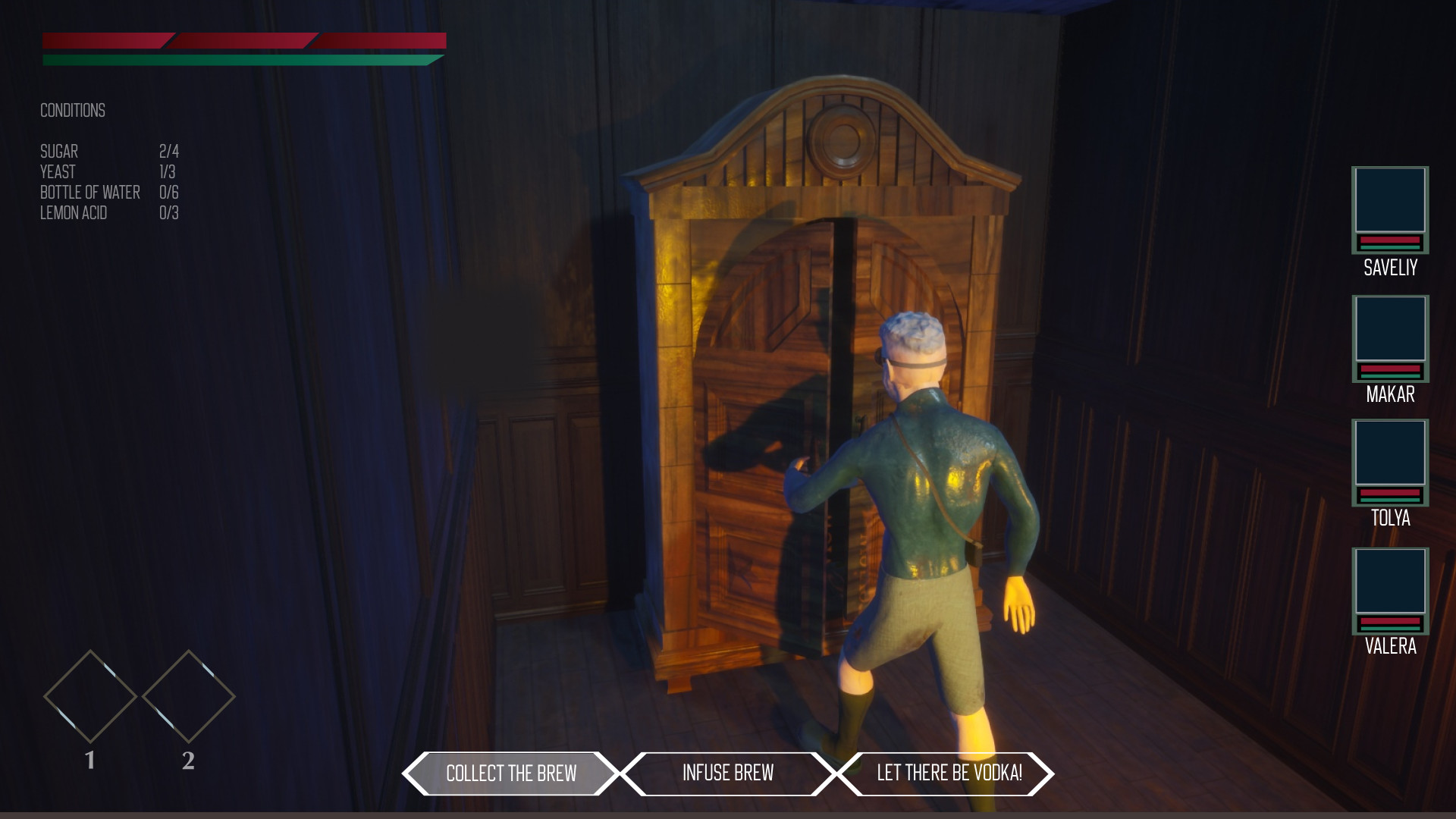The image size is (1456, 819).
Task: Click inventory hotkey slot 2
Action: [x=187, y=696]
